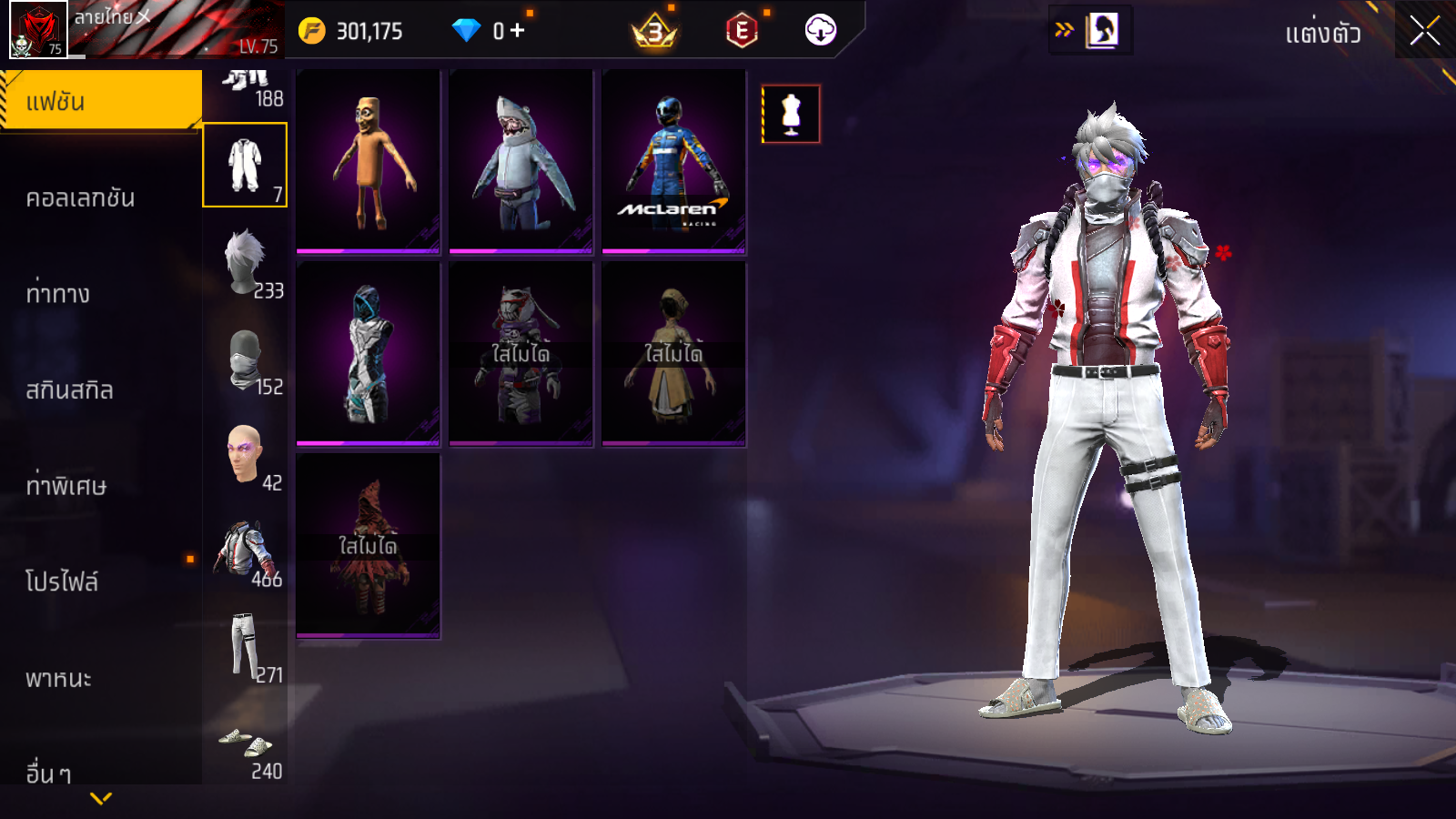Click the mannequin outfit preset icon
This screenshot has height=819, width=1456.
tap(791, 114)
